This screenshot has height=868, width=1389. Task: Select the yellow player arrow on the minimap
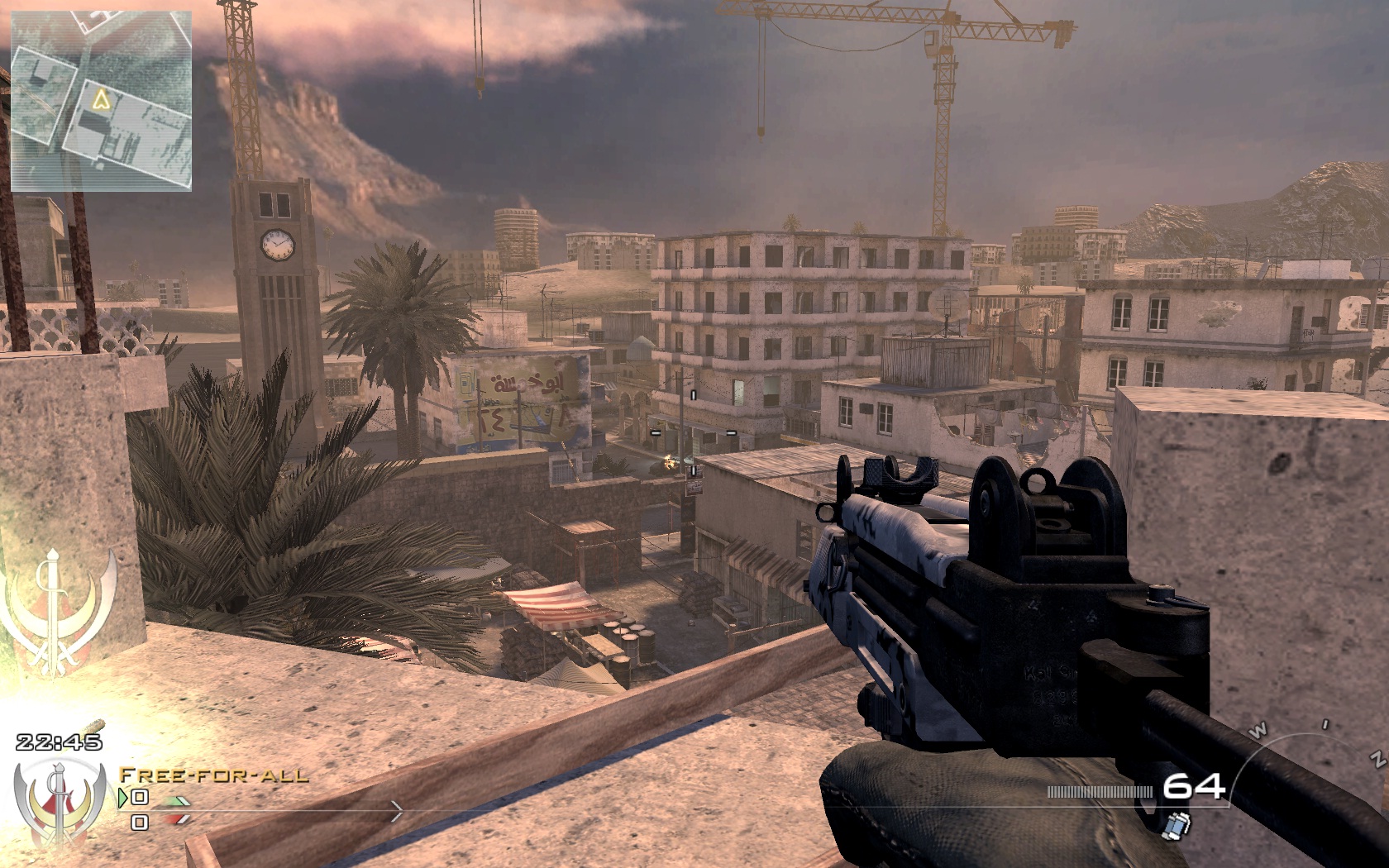click(x=102, y=100)
